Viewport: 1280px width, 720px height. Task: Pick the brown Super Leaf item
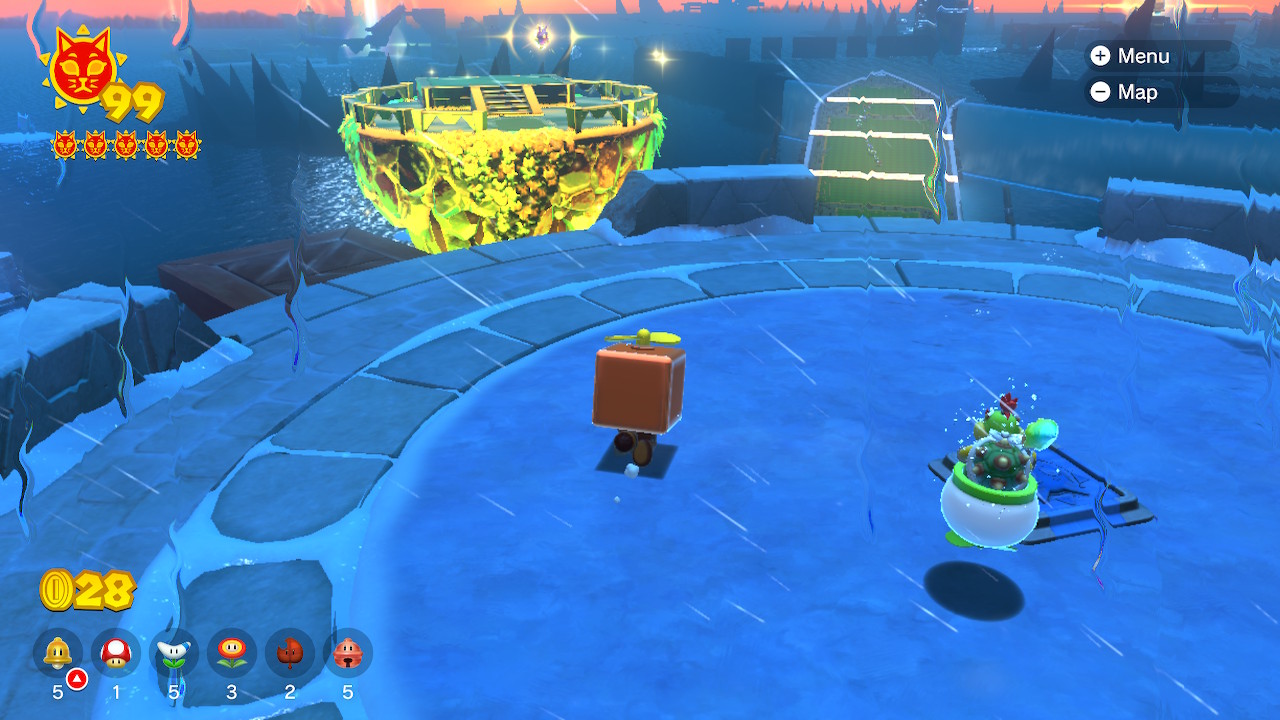(x=290, y=653)
